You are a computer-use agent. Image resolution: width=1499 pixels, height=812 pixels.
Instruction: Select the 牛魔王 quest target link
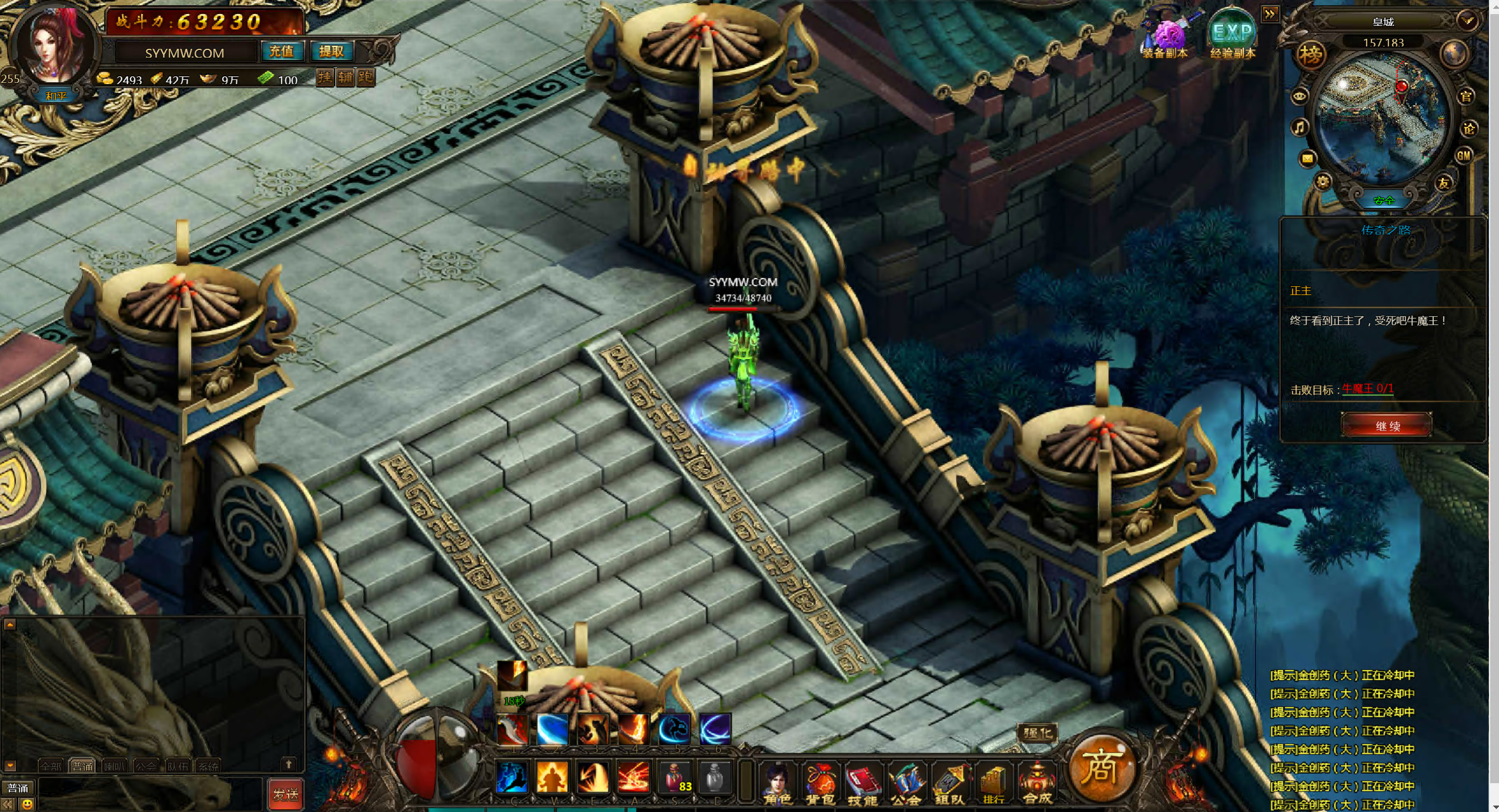click(x=1367, y=389)
